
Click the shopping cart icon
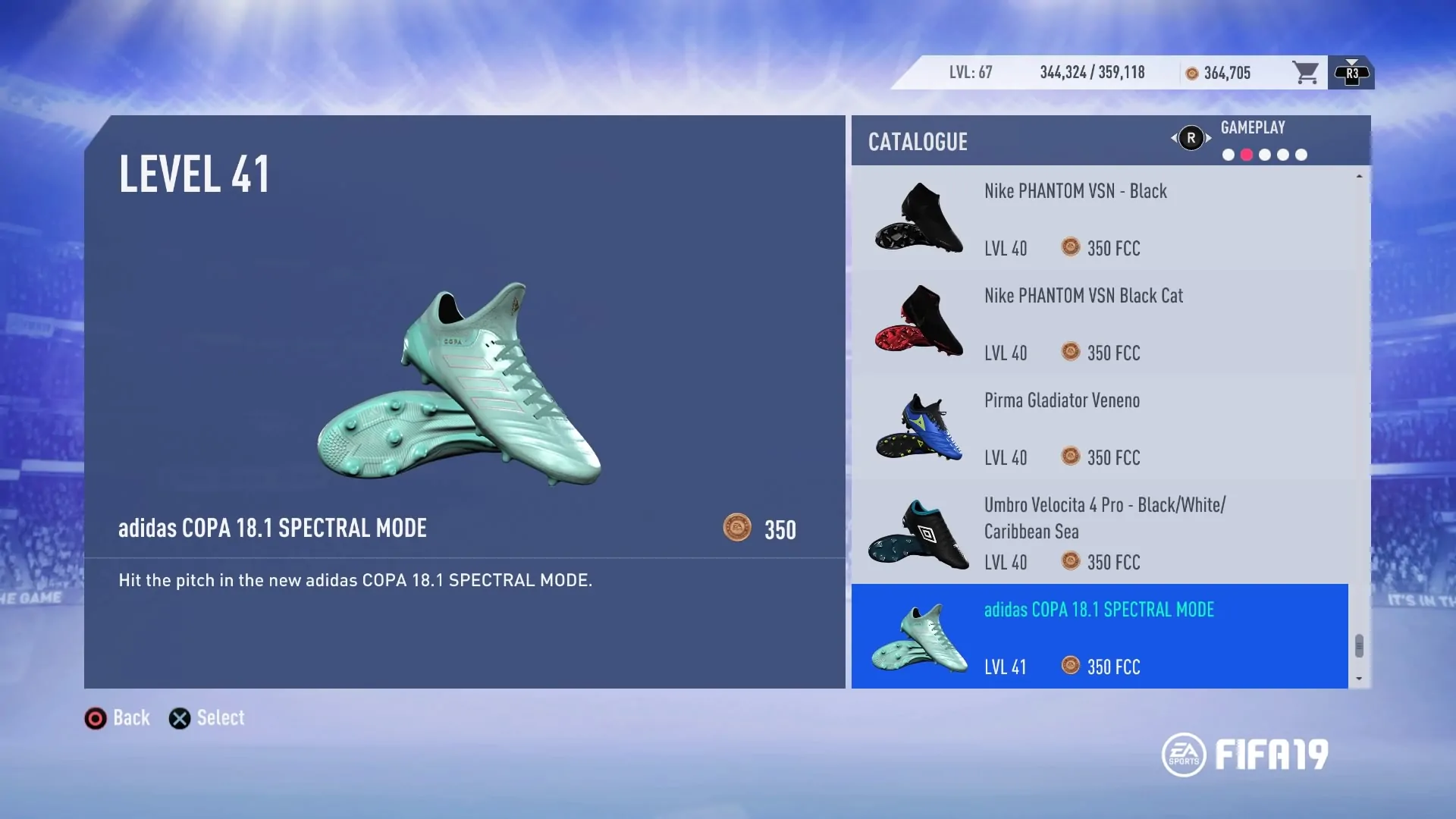[x=1307, y=72]
